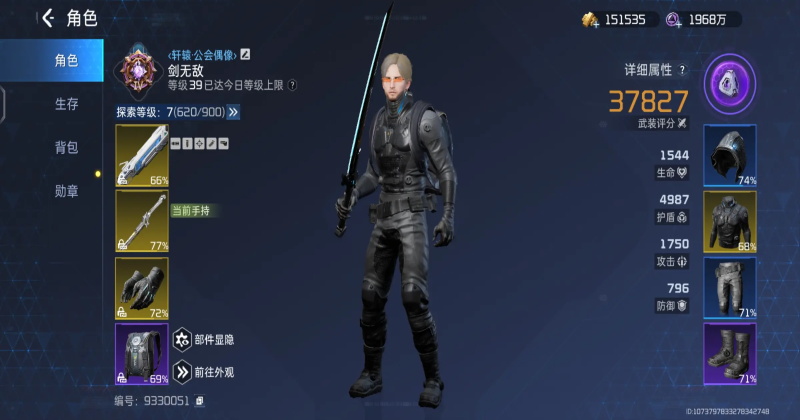This screenshot has width=800, height=420.
Task: Select the currently held sword slot
Action: (x=142, y=221)
